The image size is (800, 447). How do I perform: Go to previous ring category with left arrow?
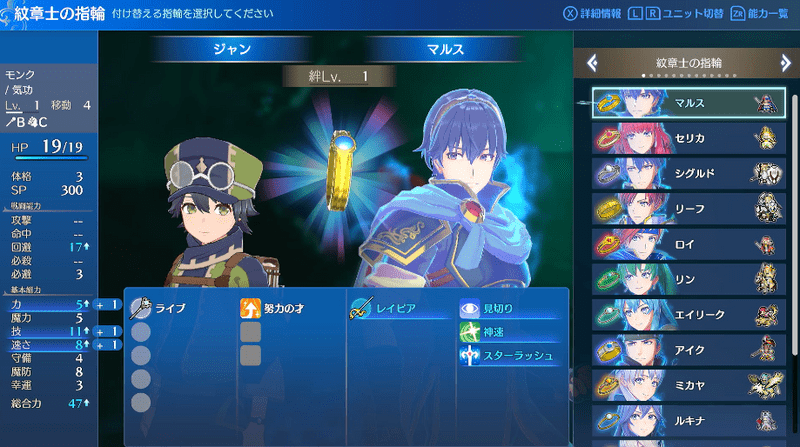[x=592, y=63]
